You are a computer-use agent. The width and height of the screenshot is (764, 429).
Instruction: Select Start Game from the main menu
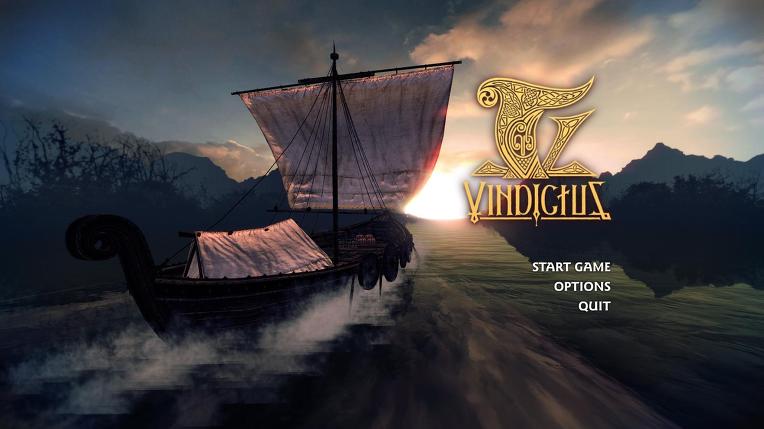(570, 266)
